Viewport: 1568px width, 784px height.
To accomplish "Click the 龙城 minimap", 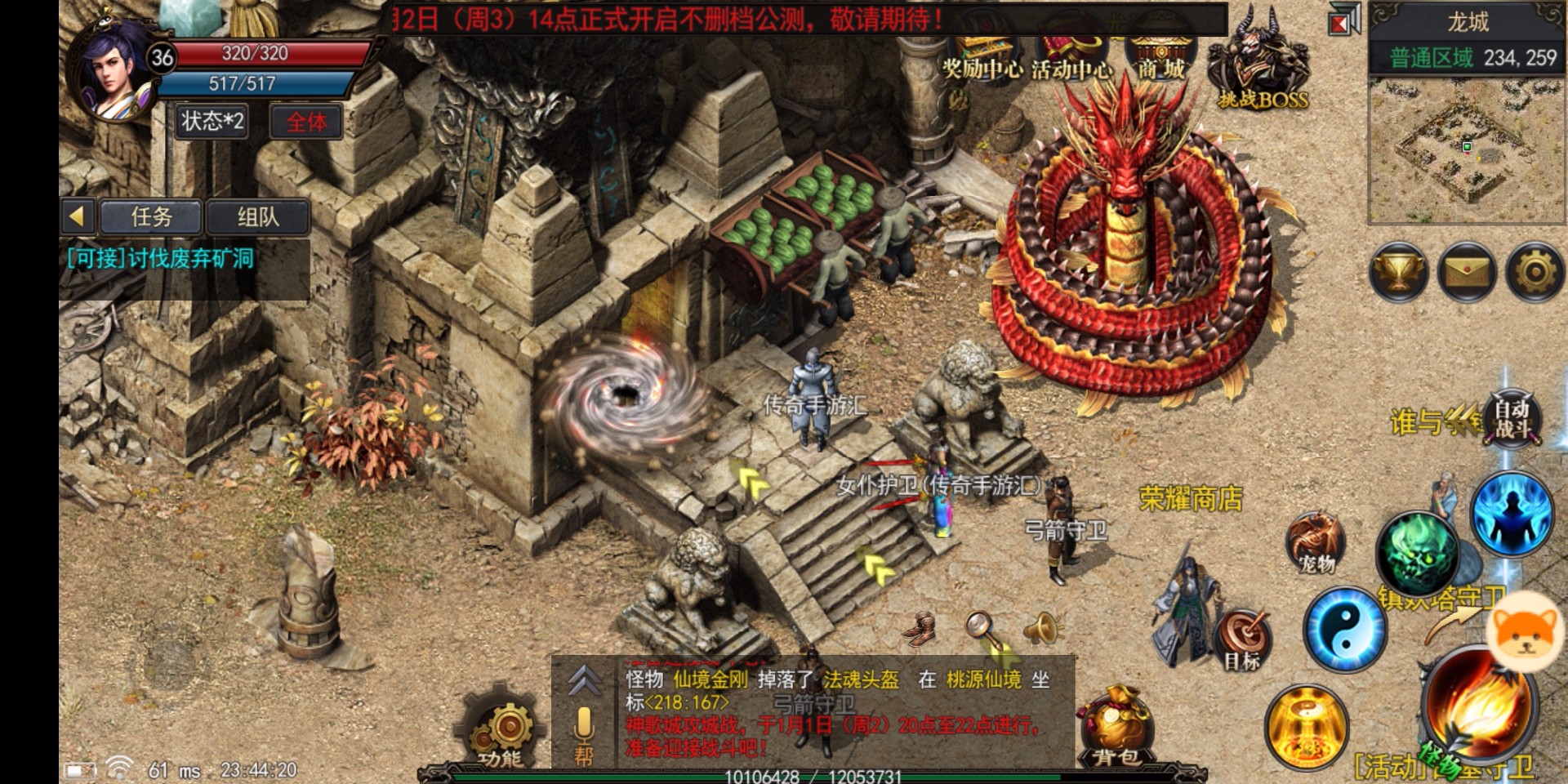I will coord(1467,149).
